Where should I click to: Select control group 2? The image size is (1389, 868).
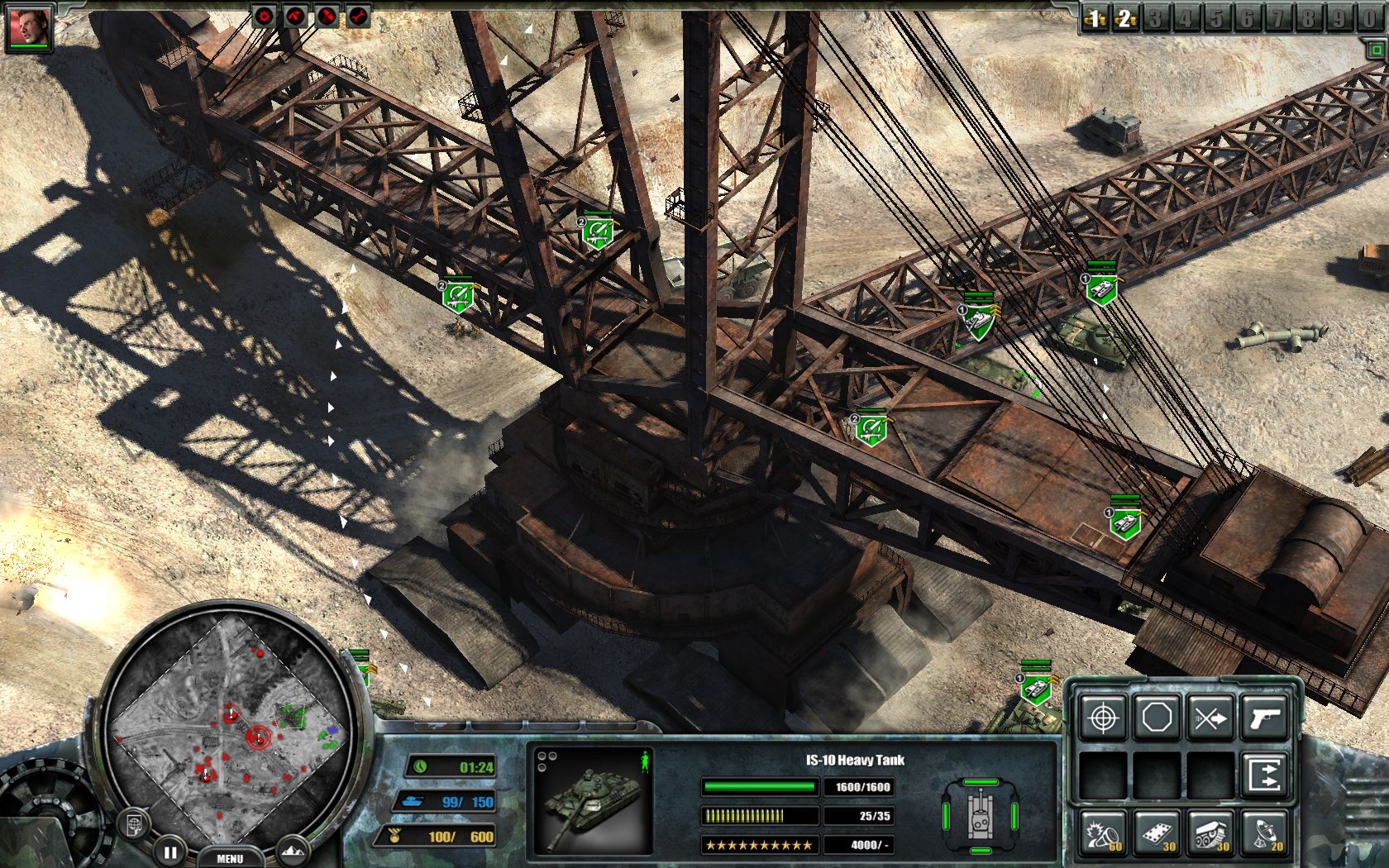pyautogui.click(x=1125, y=18)
